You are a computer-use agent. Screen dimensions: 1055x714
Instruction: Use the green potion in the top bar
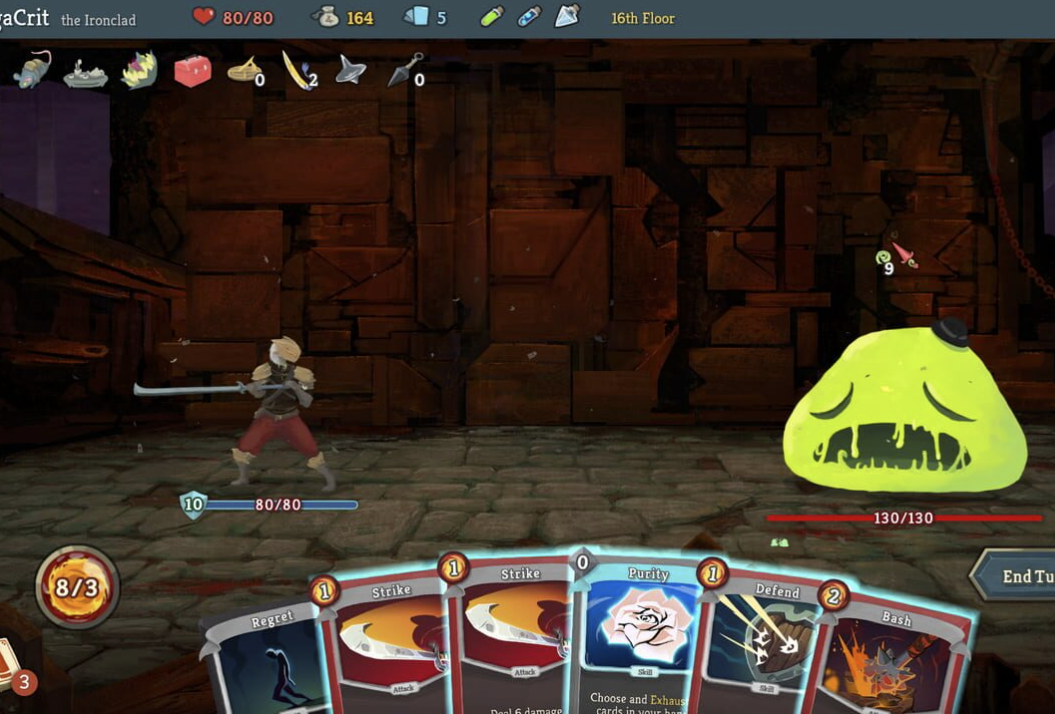tap(491, 17)
